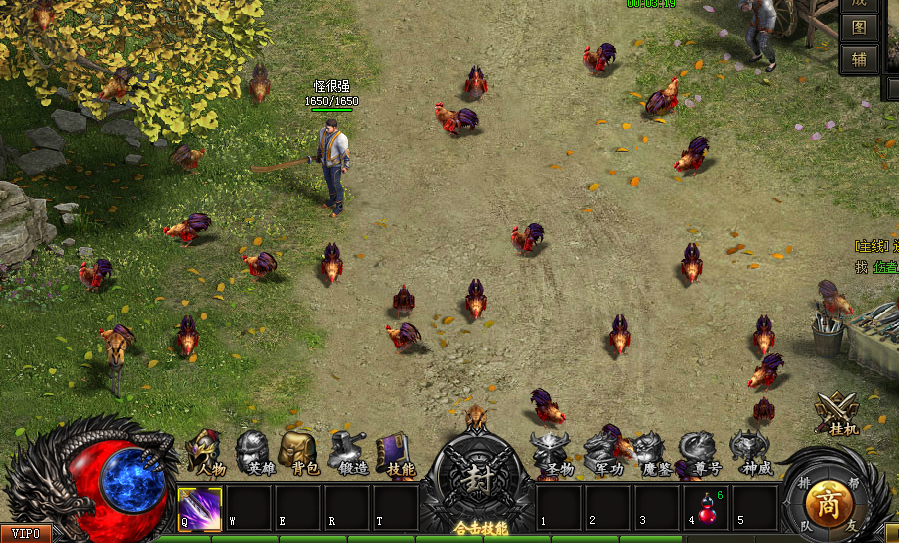Use the red potion in slot 4
The image size is (899, 543).
pyautogui.click(x=707, y=507)
